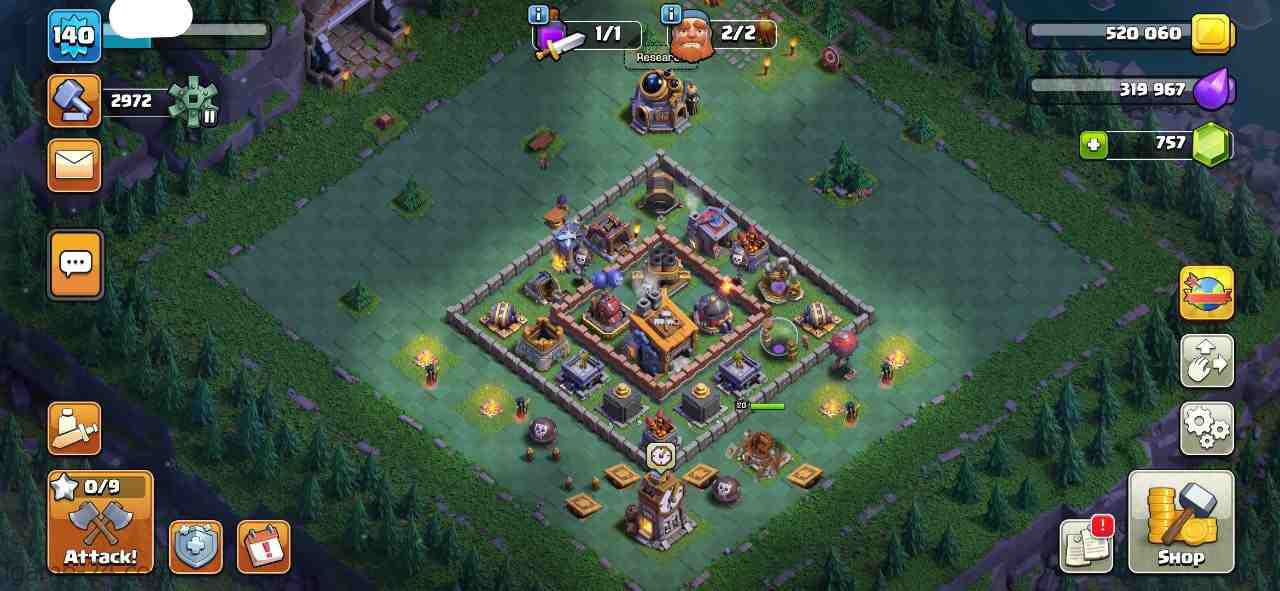Select the hammer trophy icon beside 2972
Viewport: 1280px width, 591px height.
[x=75, y=101]
